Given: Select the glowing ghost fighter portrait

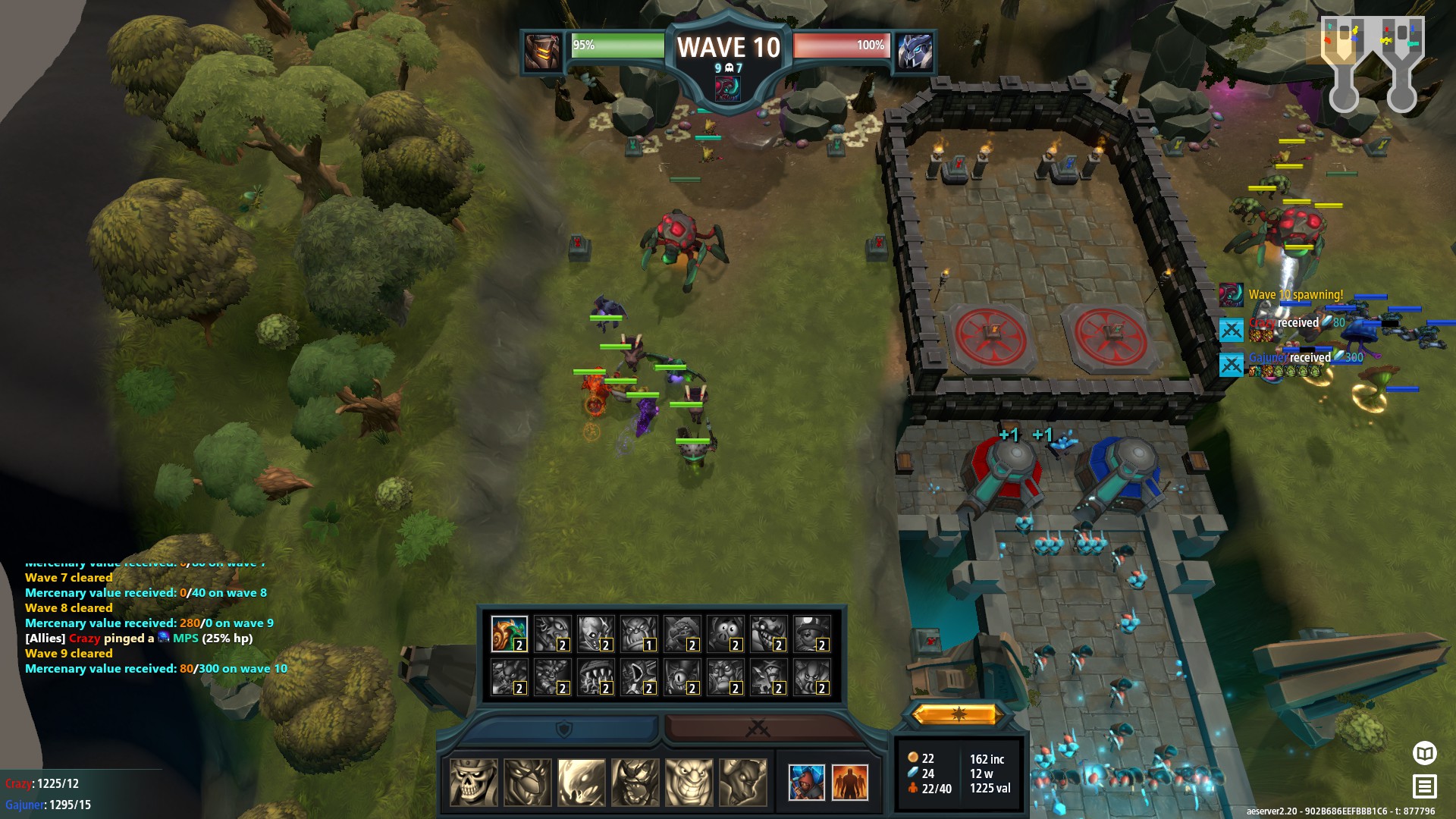Looking at the screenshot, I should pyautogui.click(x=582, y=782).
